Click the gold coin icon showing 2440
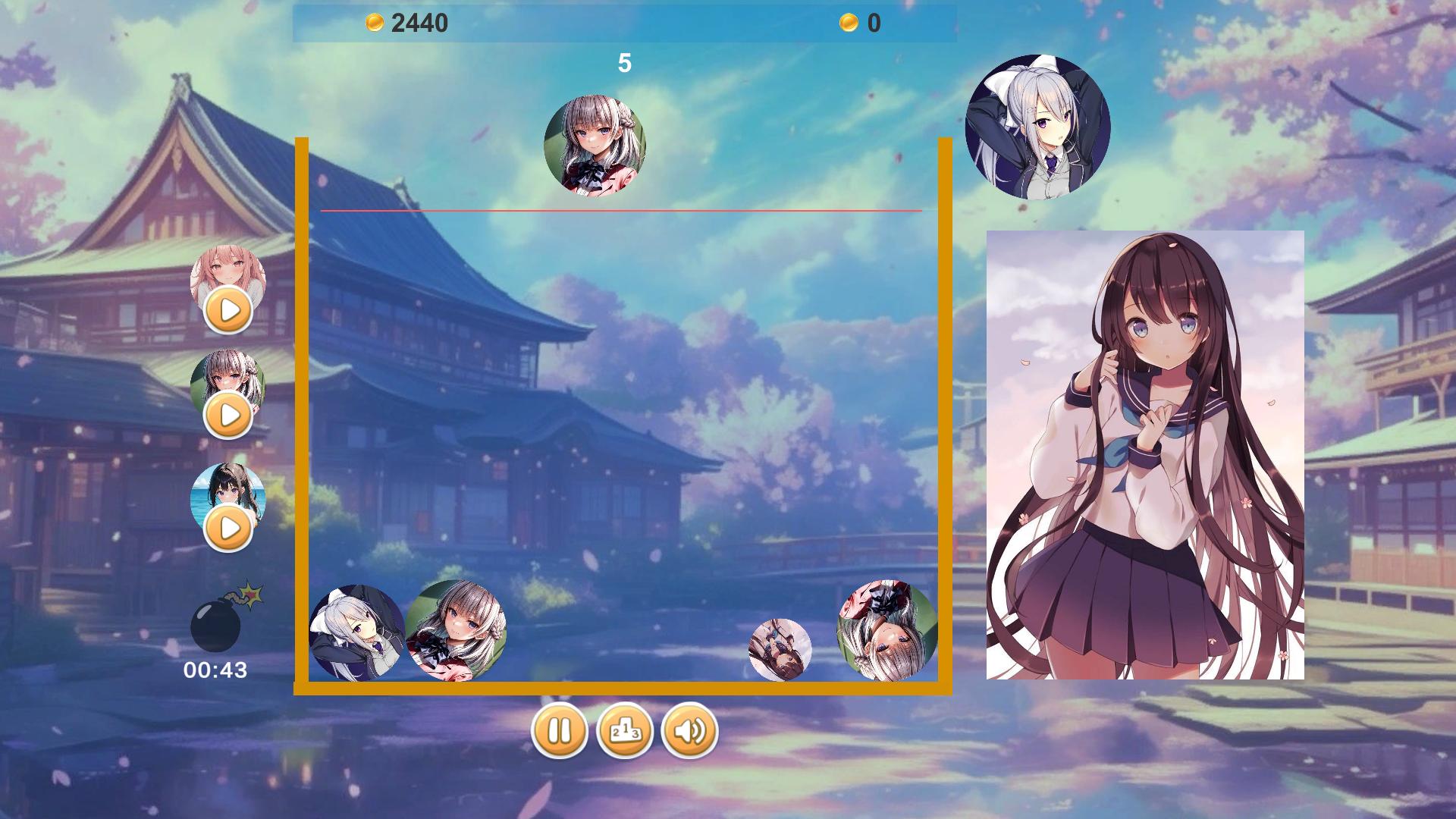Viewport: 1456px width, 819px height. (x=374, y=22)
